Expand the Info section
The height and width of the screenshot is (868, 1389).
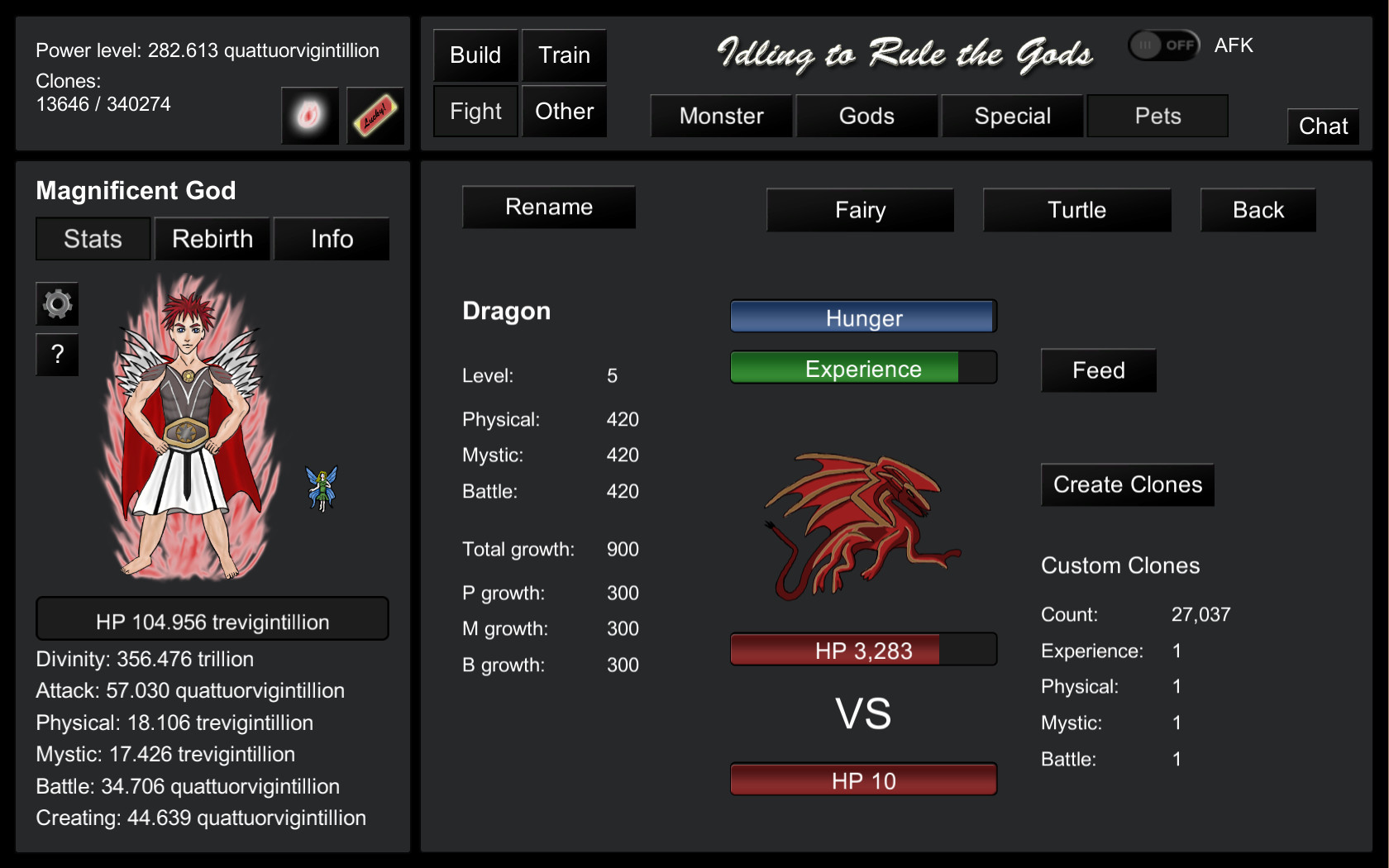click(x=331, y=239)
